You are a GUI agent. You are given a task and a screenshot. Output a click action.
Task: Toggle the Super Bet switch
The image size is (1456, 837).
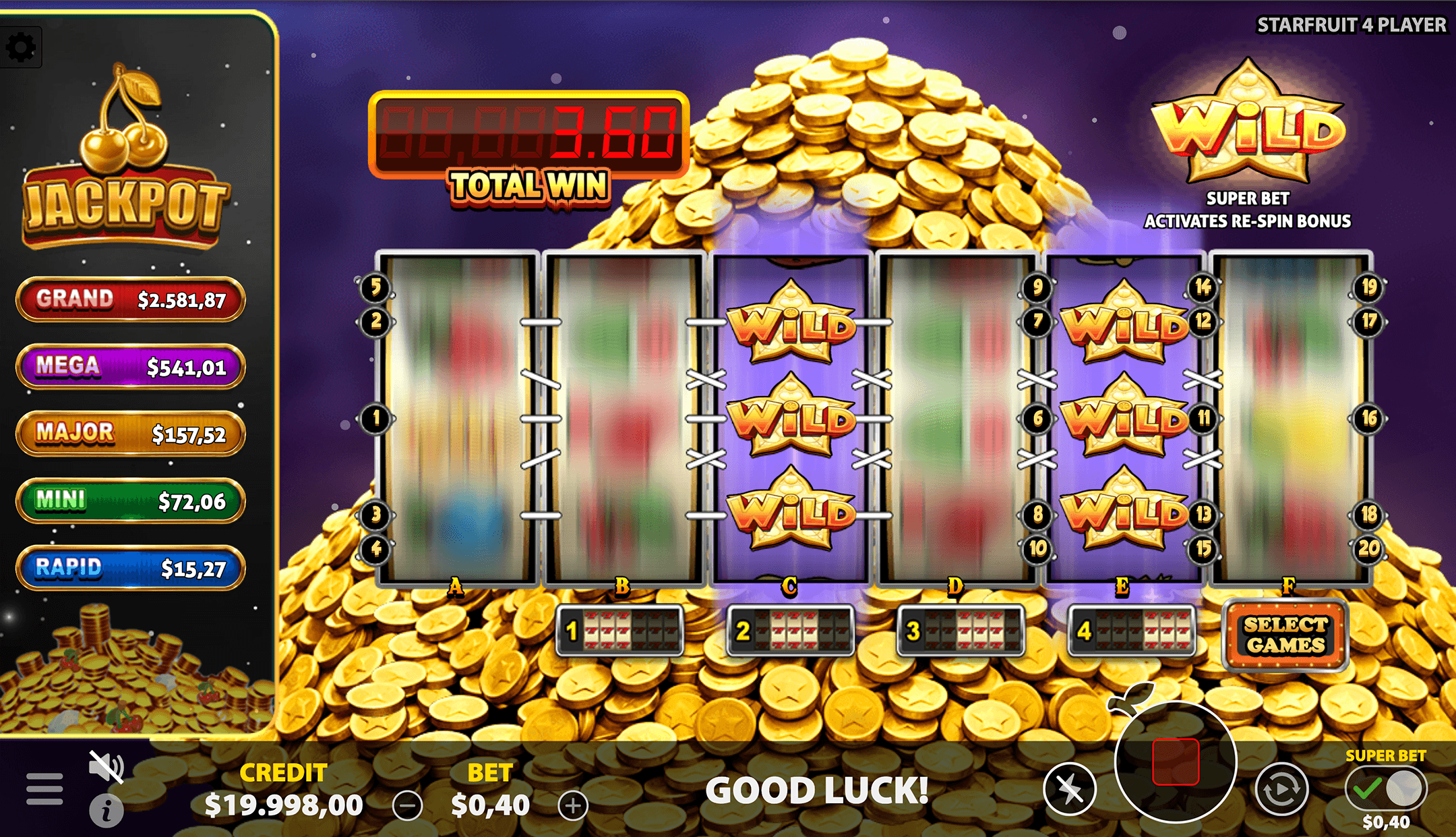point(1385,788)
